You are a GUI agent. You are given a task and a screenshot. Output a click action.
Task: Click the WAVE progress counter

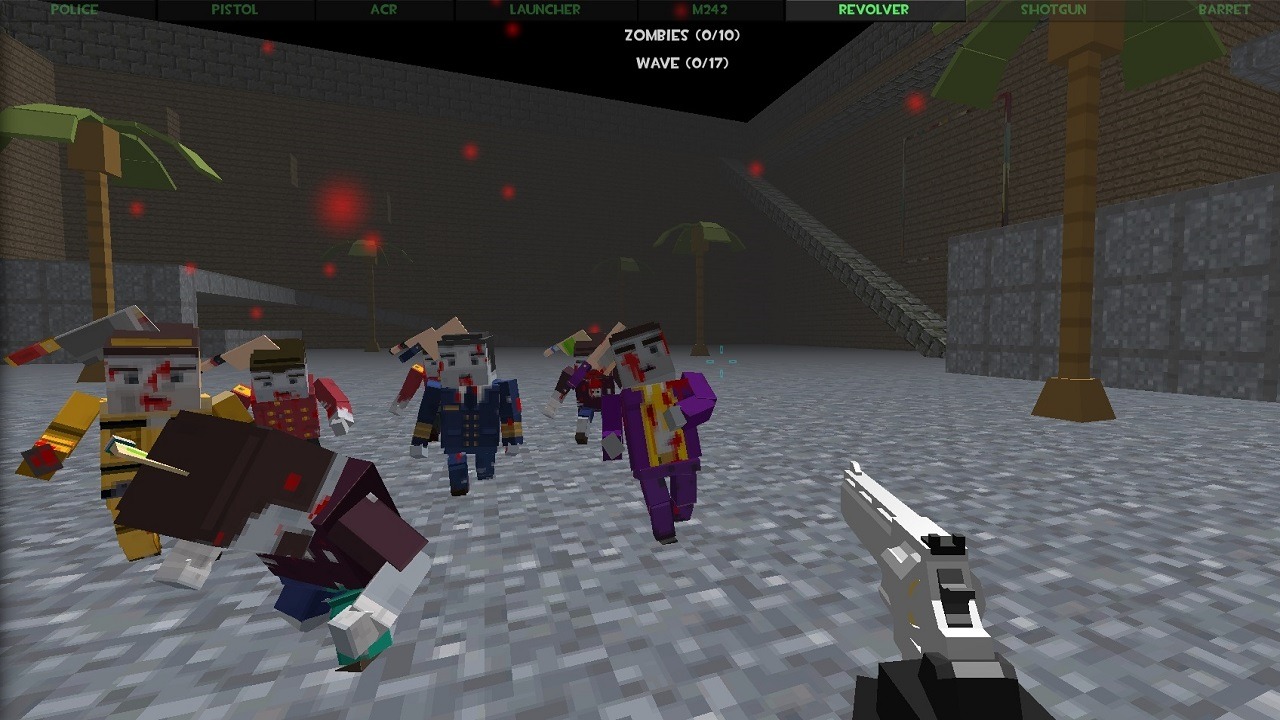[680, 62]
